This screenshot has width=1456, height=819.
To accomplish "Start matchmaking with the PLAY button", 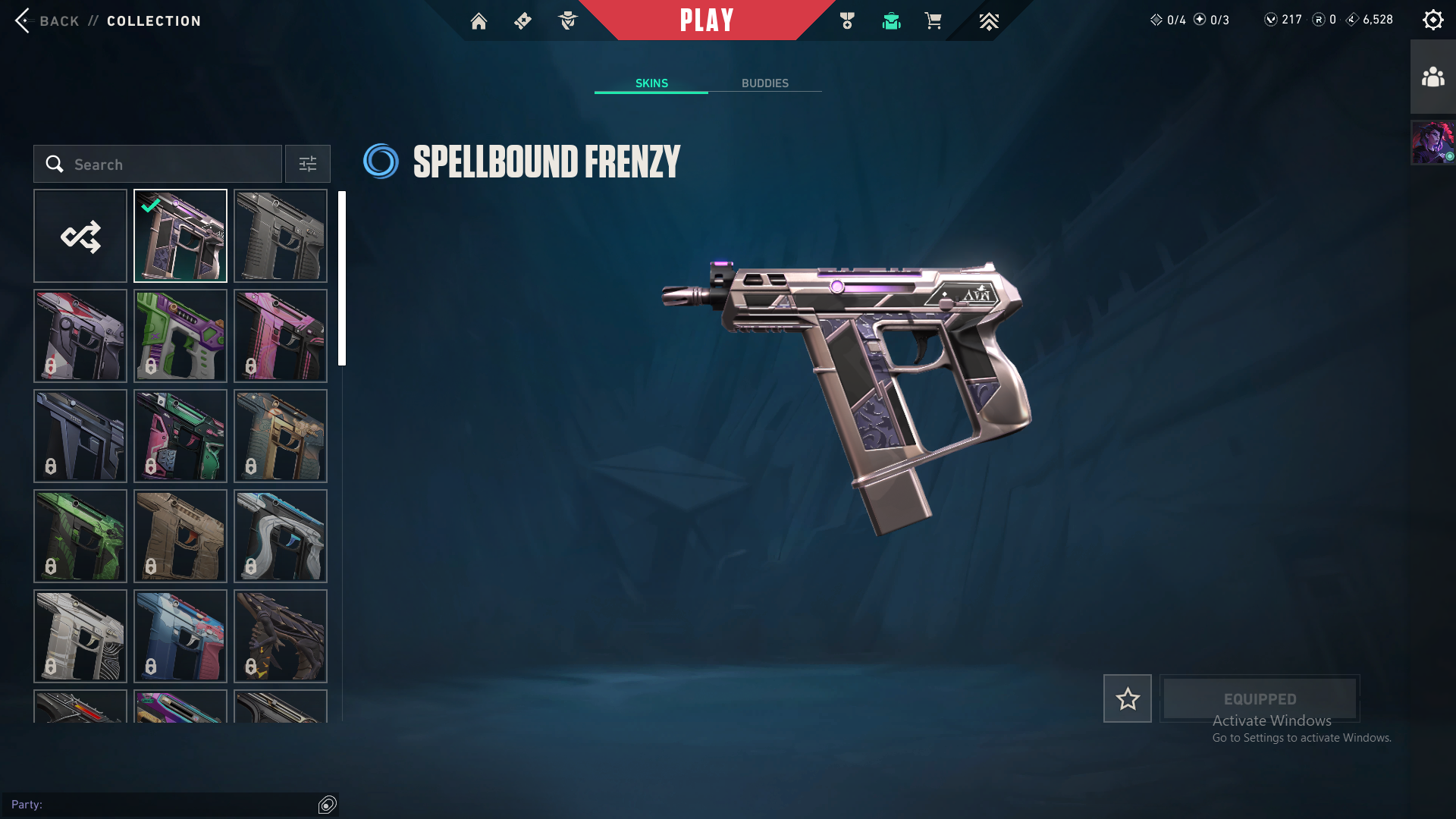I will 706,20.
